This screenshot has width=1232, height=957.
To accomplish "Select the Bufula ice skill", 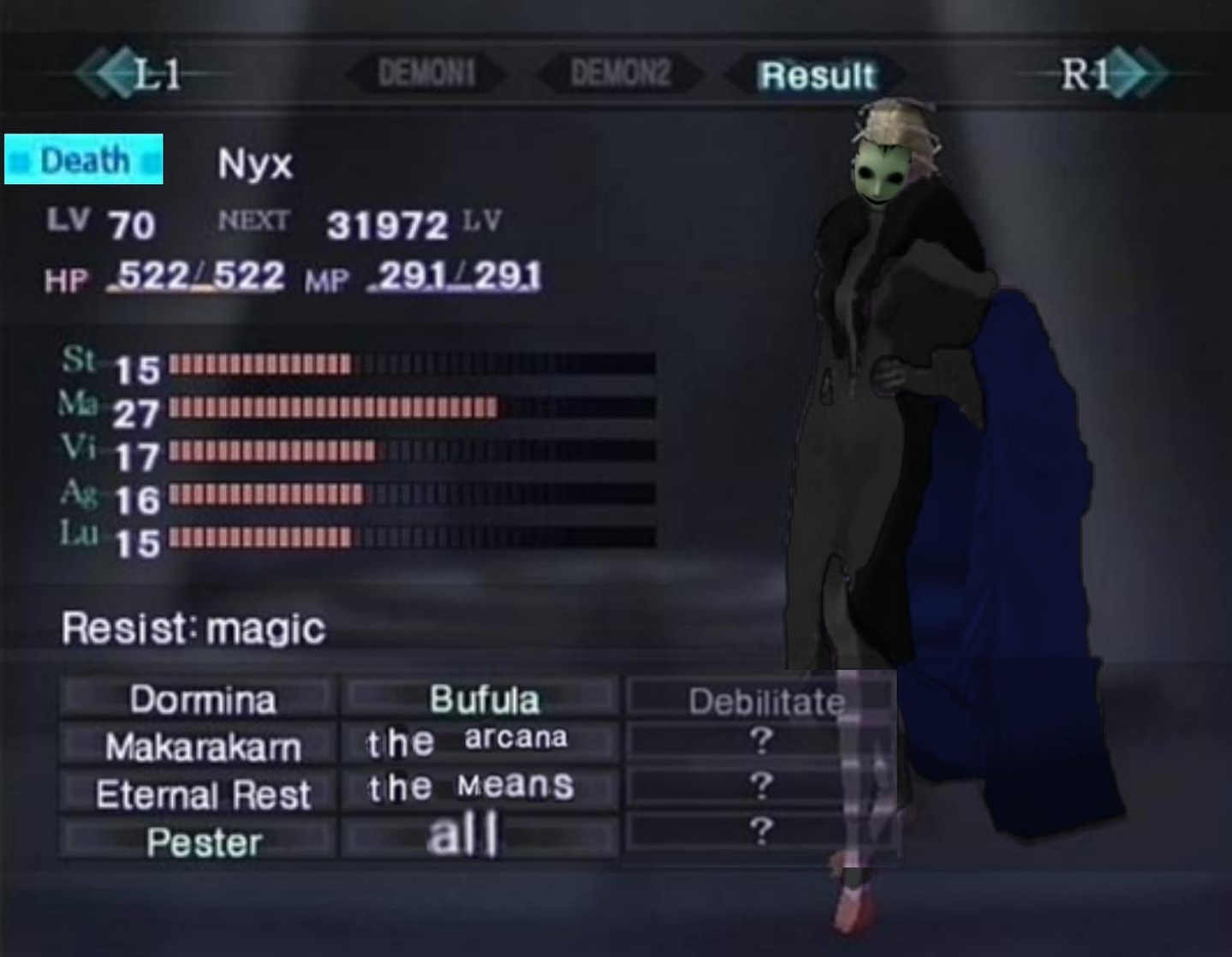I will click(484, 697).
